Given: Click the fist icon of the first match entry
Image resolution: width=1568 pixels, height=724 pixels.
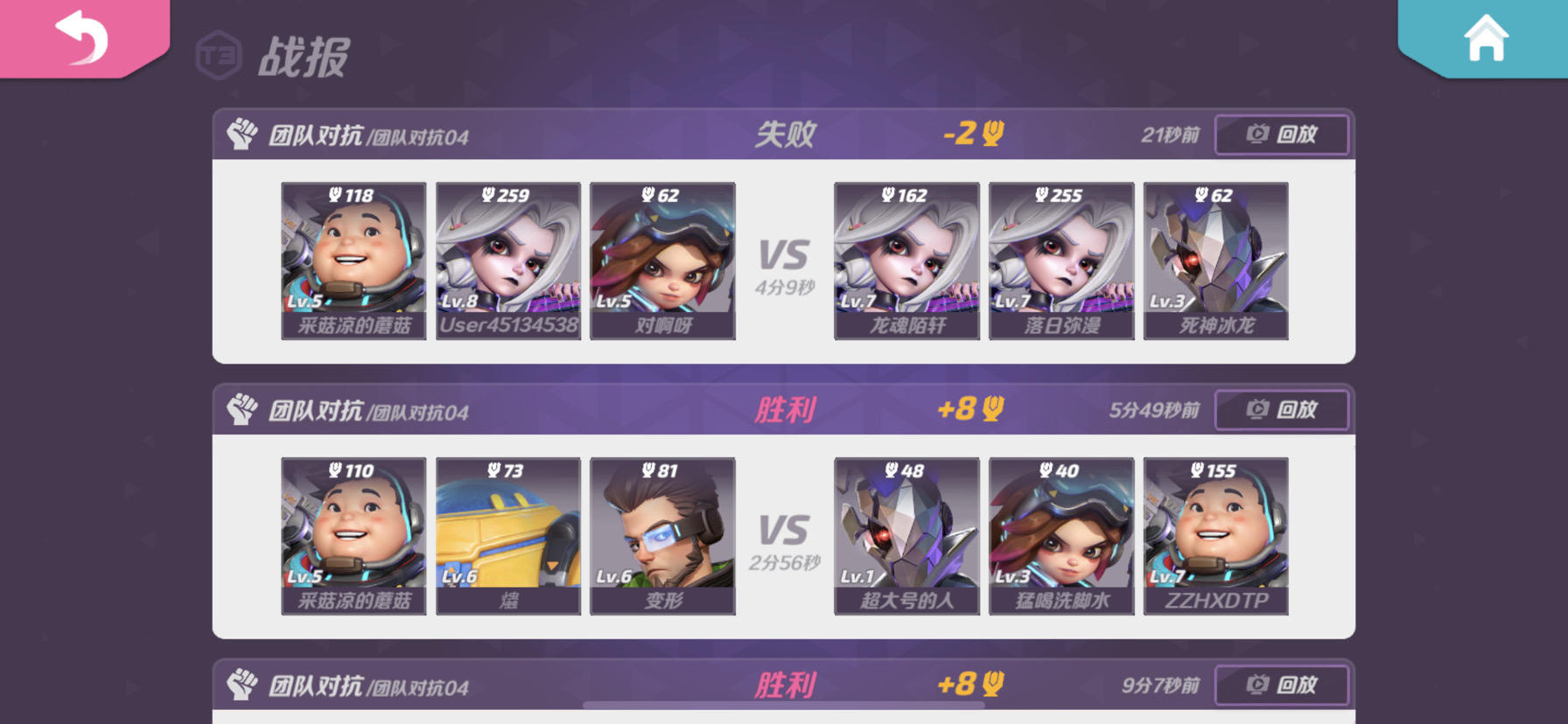Looking at the screenshot, I should point(245,135).
